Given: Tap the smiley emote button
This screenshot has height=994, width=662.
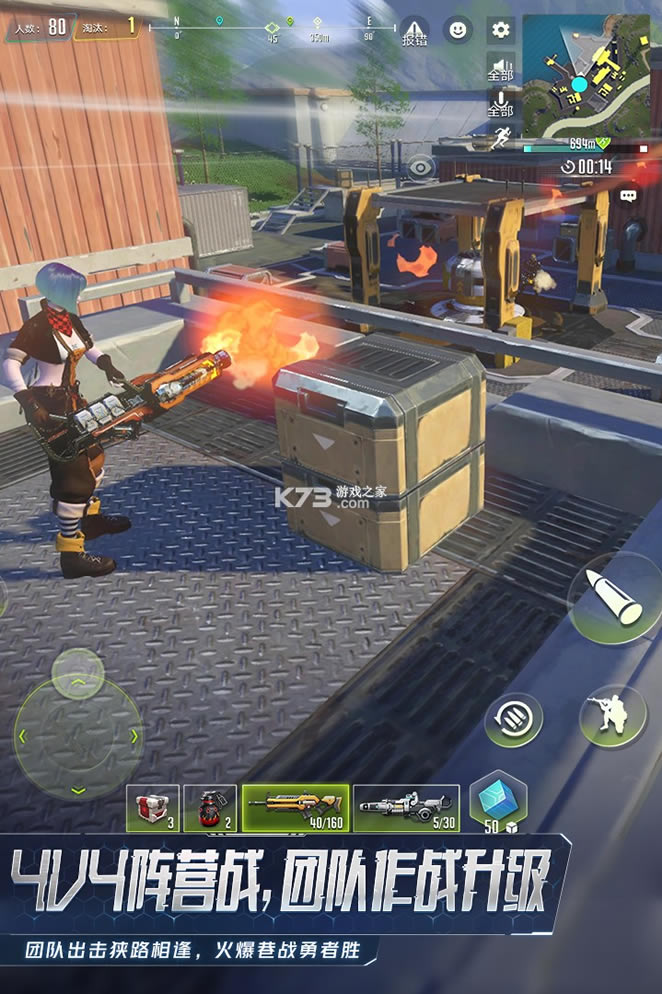Looking at the screenshot, I should click(457, 30).
